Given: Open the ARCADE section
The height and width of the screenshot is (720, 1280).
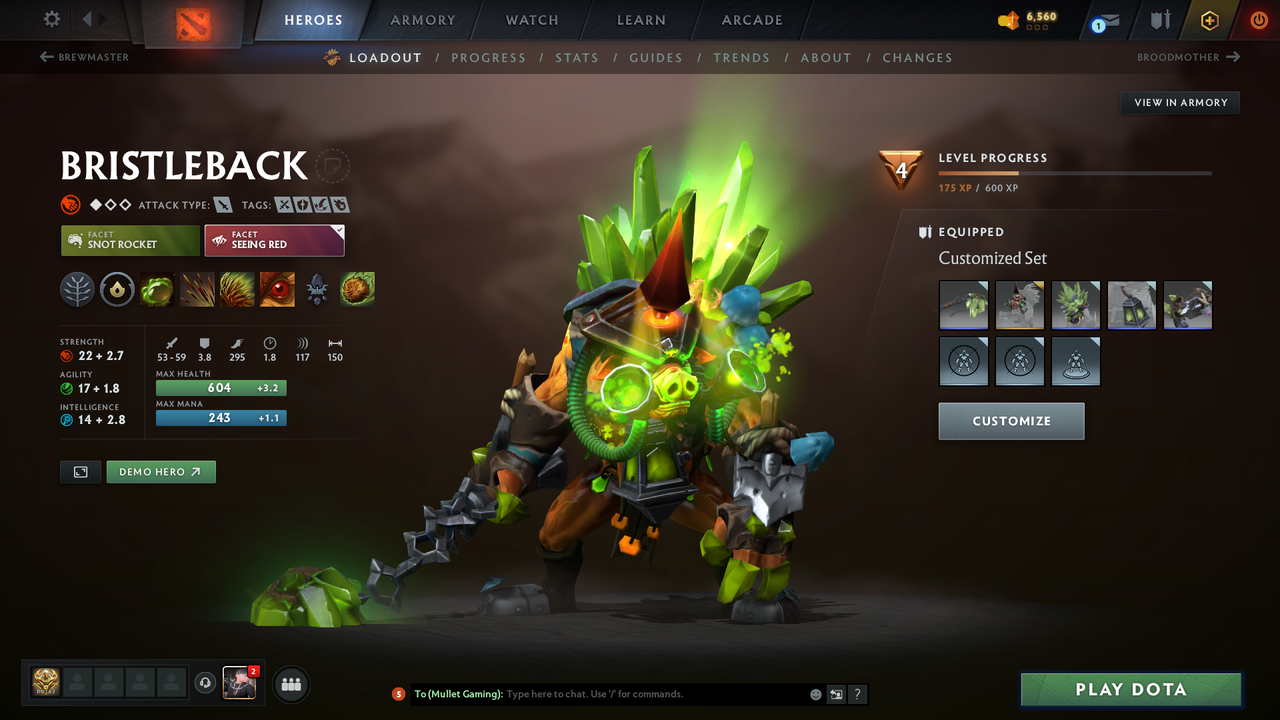Looking at the screenshot, I should [x=751, y=20].
